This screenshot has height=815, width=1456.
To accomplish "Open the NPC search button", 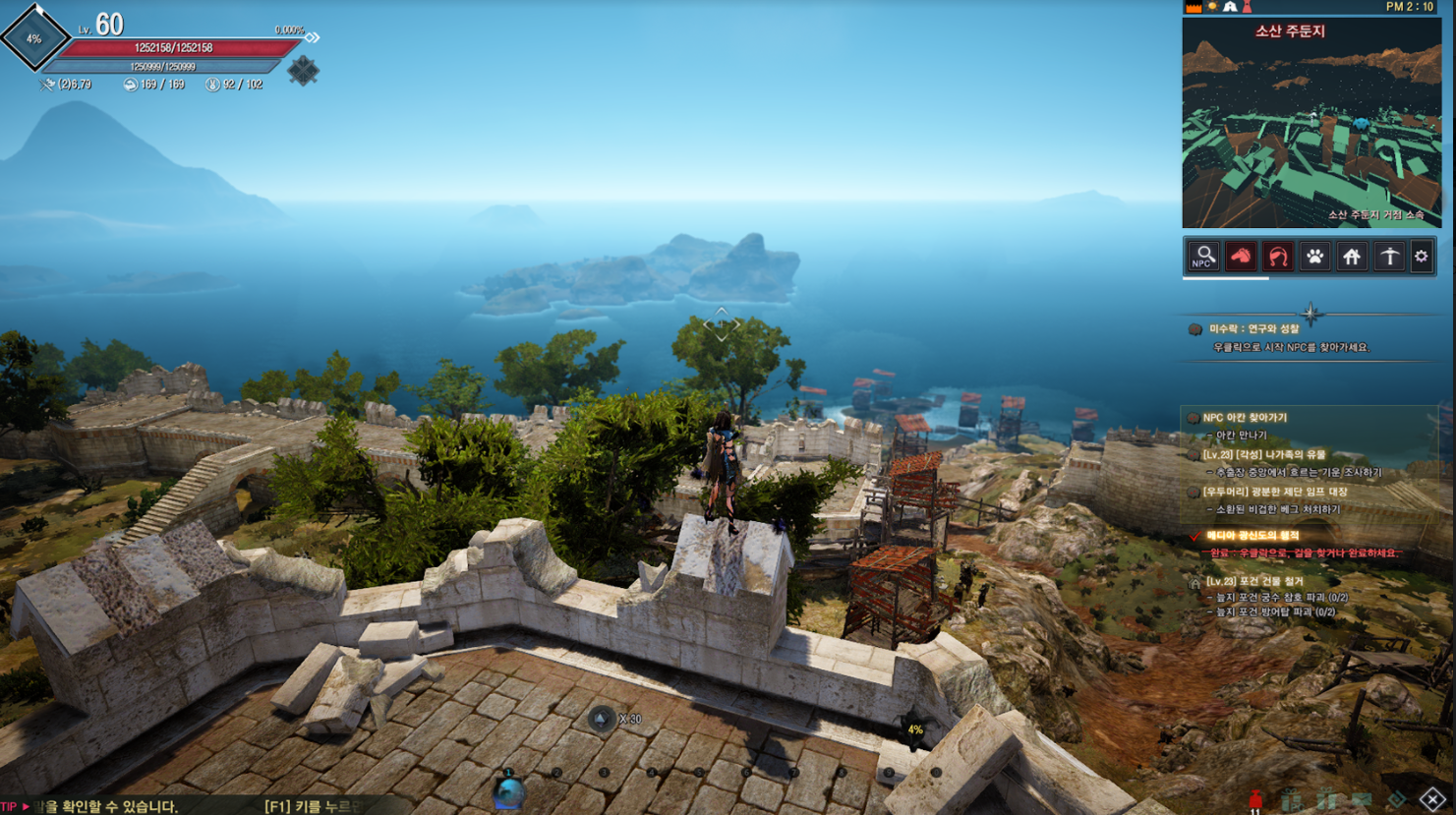I will (x=1203, y=257).
